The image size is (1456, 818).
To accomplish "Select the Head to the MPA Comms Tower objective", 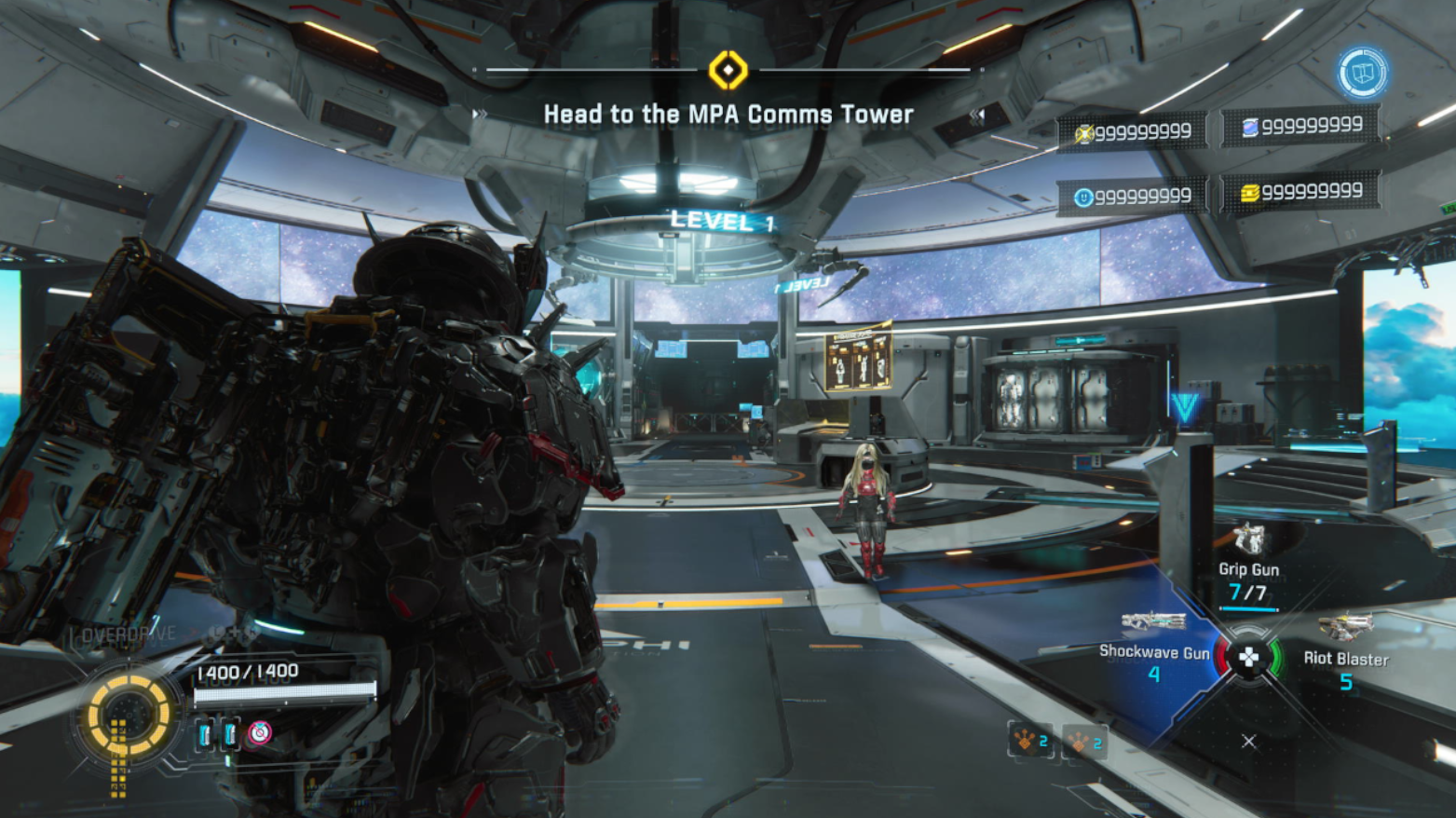I will click(x=728, y=115).
